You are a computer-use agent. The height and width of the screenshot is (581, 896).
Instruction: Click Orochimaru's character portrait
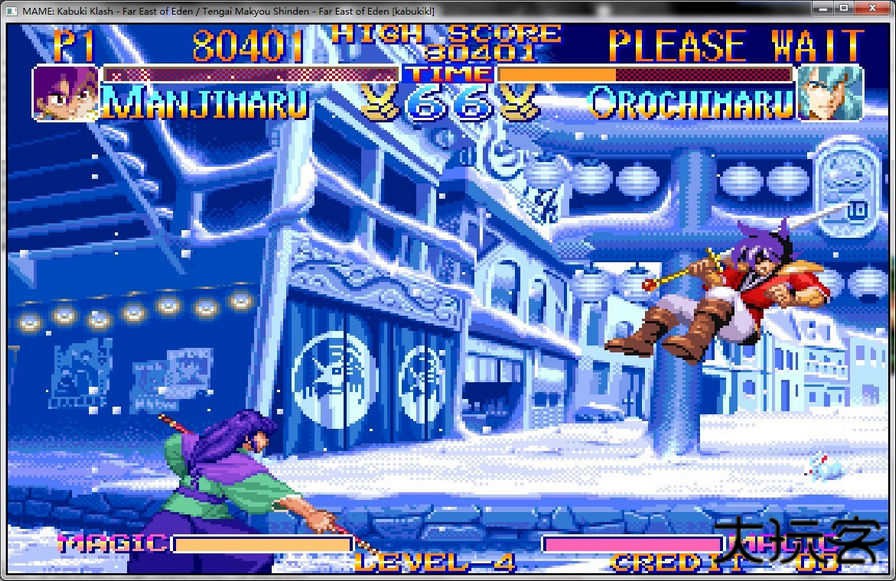[829, 92]
